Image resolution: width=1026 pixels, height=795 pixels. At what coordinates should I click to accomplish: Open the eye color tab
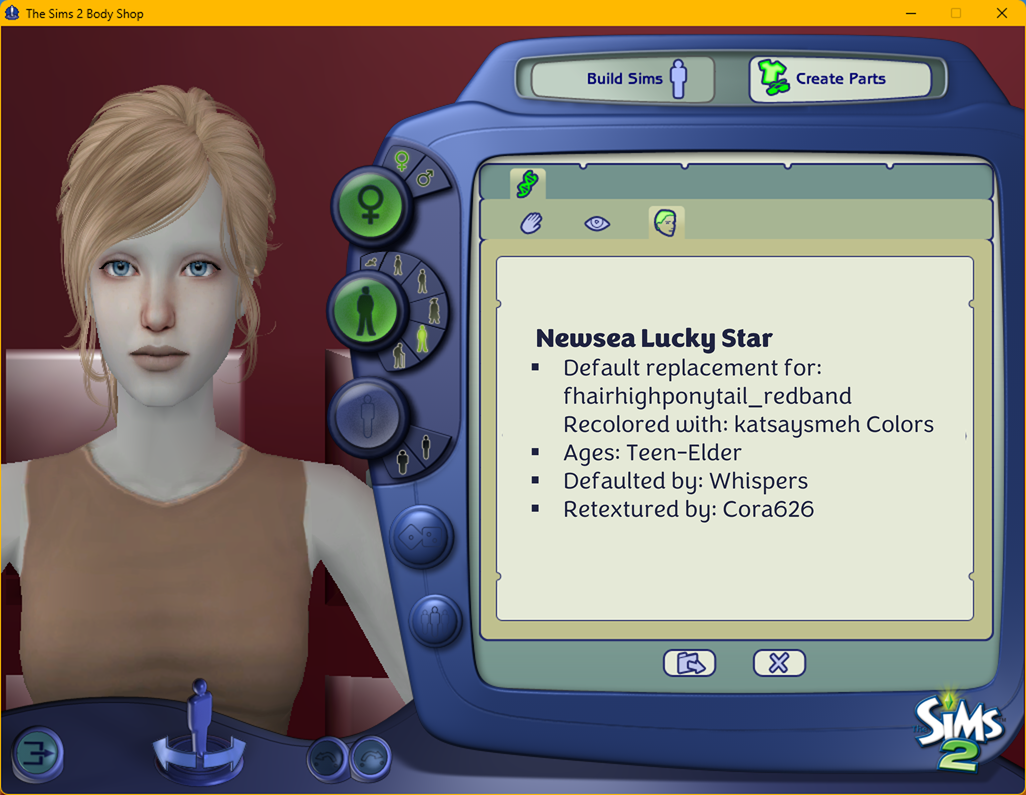(x=597, y=223)
